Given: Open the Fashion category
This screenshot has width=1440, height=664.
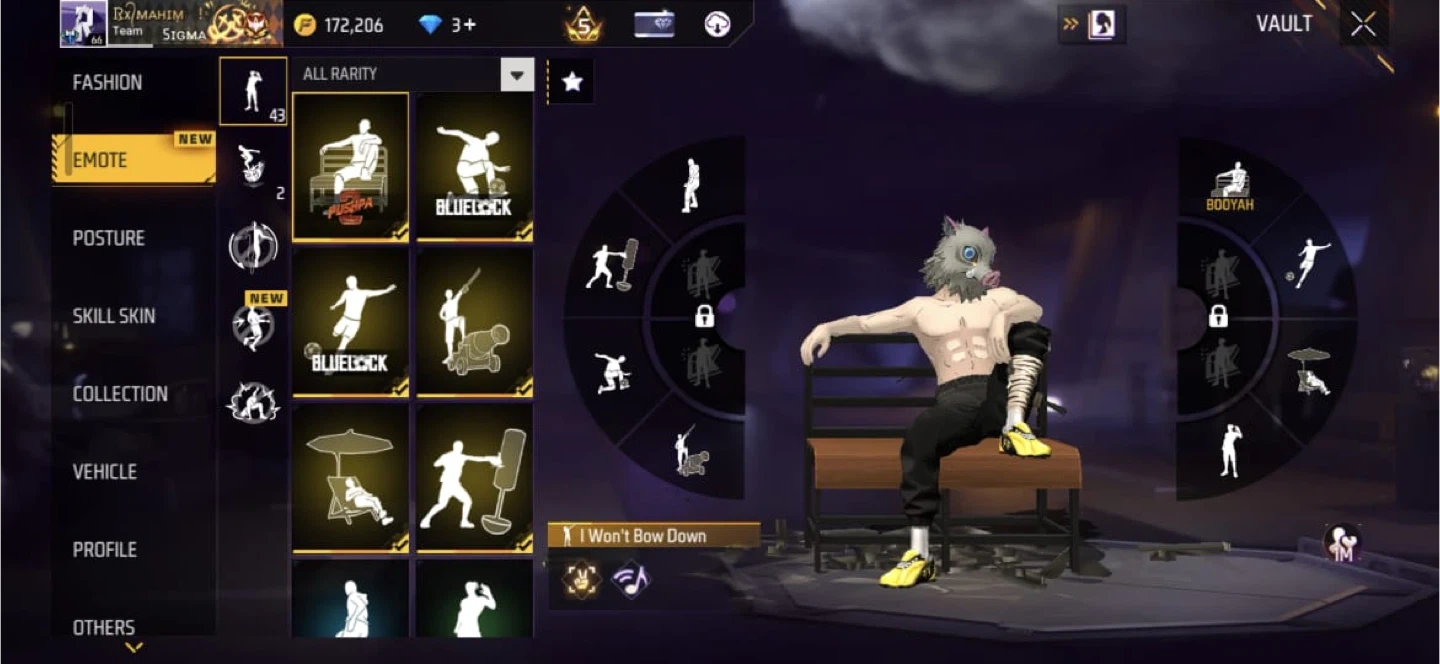Looking at the screenshot, I should coord(107,83).
